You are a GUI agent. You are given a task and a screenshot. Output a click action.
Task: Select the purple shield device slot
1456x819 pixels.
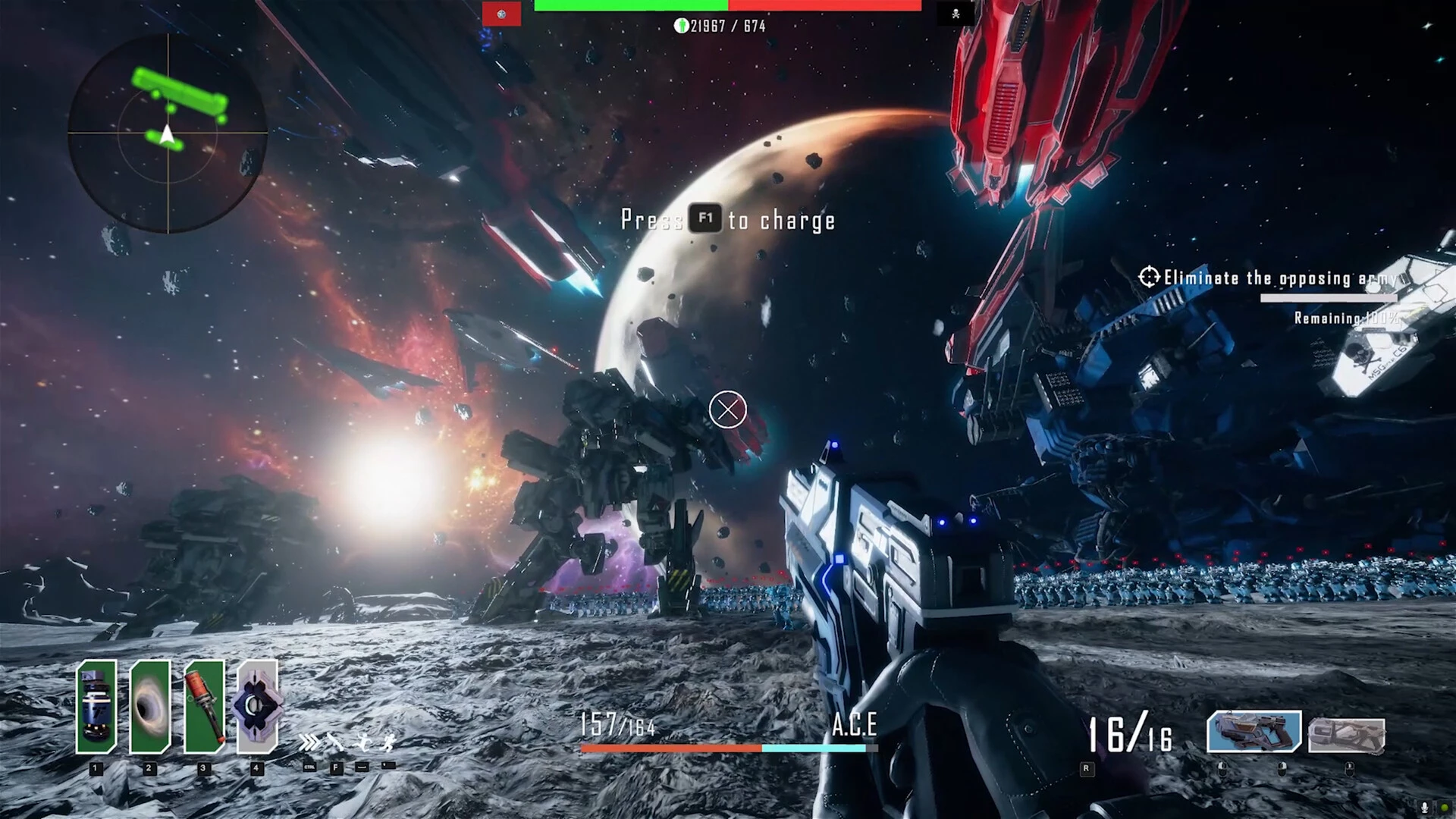pyautogui.click(x=257, y=707)
